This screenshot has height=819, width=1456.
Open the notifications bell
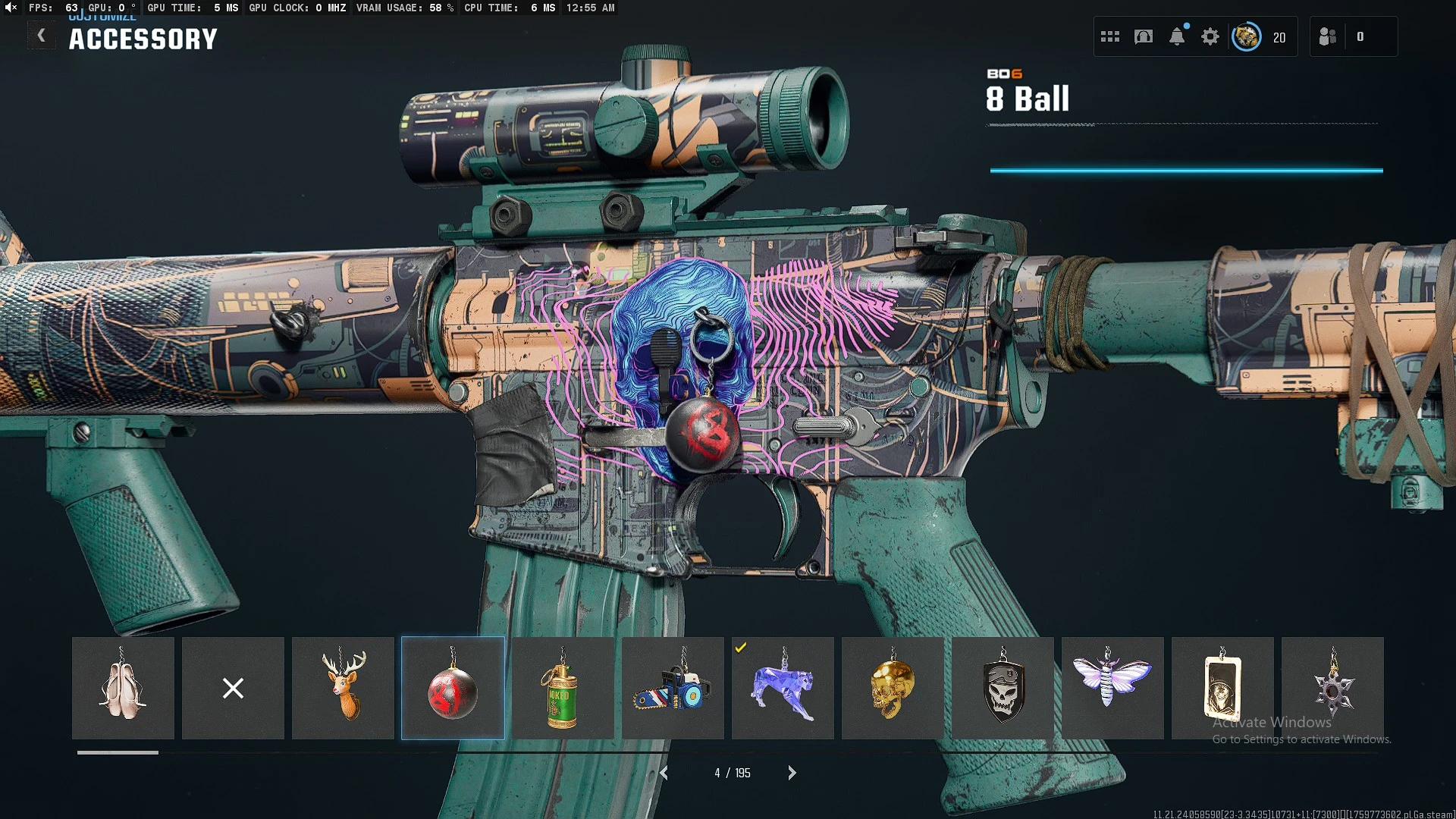pos(1177,36)
